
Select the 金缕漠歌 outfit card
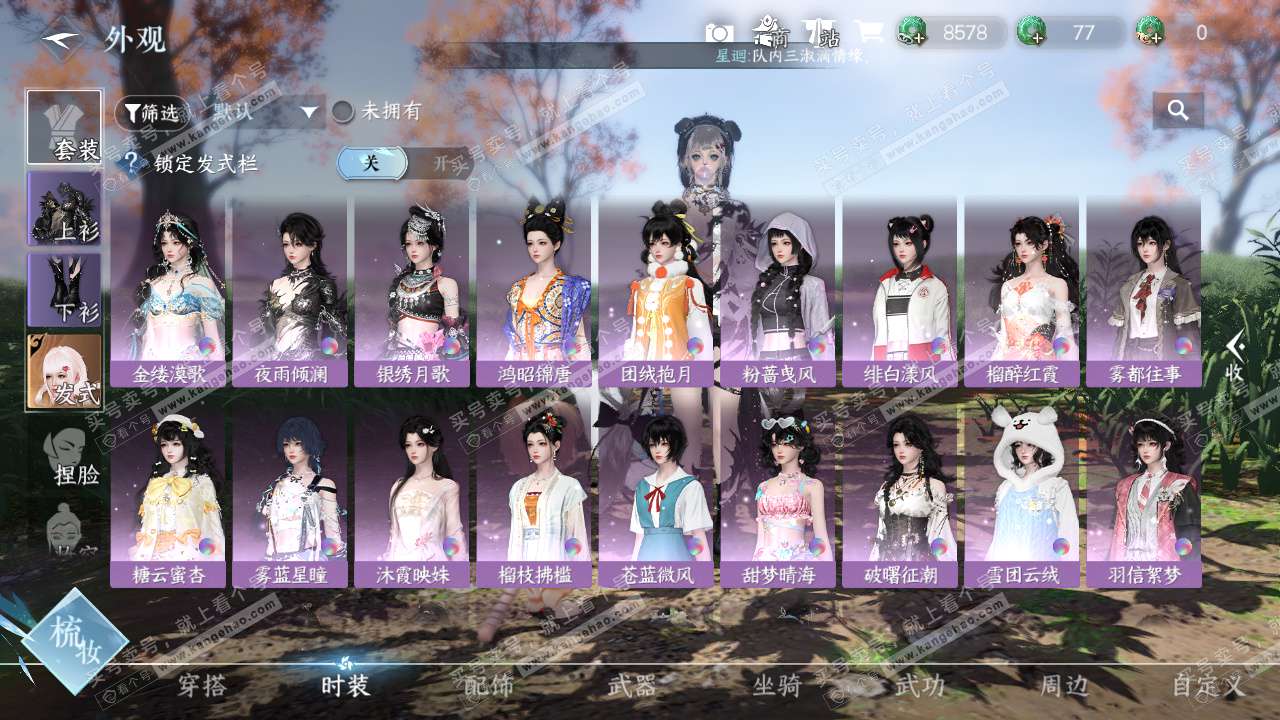pos(168,290)
